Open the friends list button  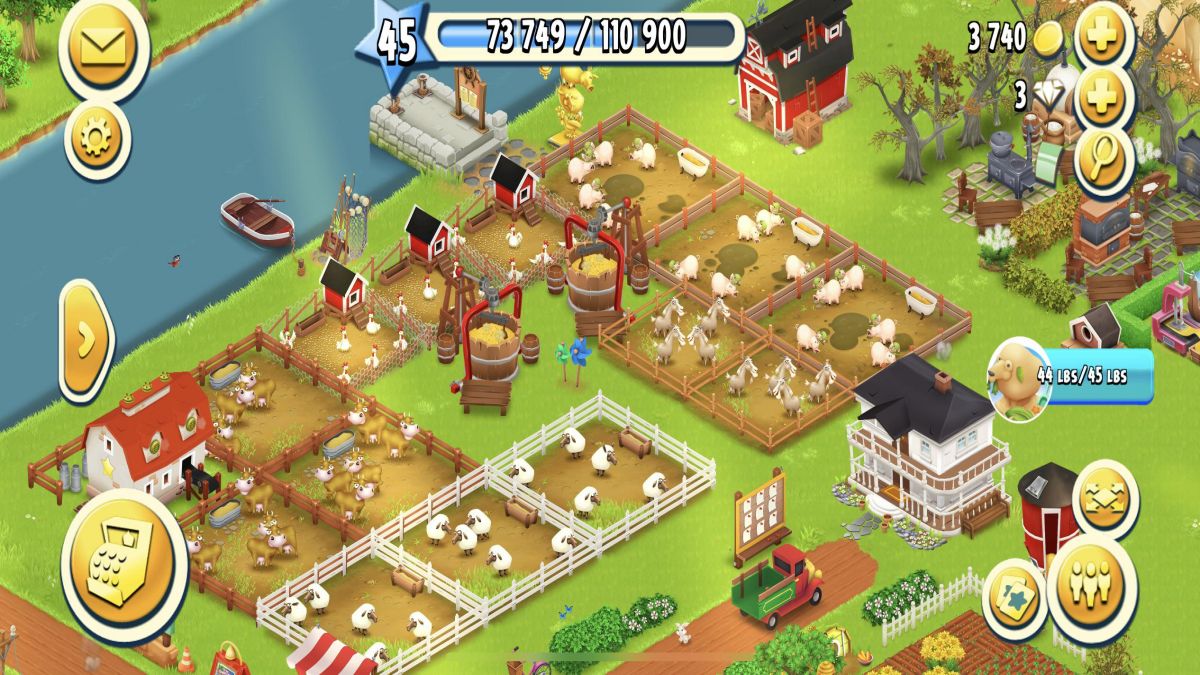coord(1091,585)
